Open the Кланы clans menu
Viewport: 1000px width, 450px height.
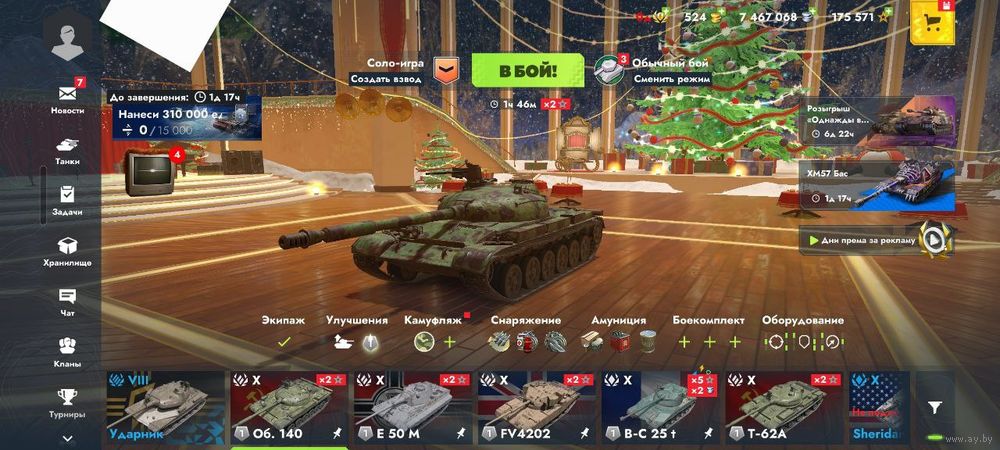68,352
